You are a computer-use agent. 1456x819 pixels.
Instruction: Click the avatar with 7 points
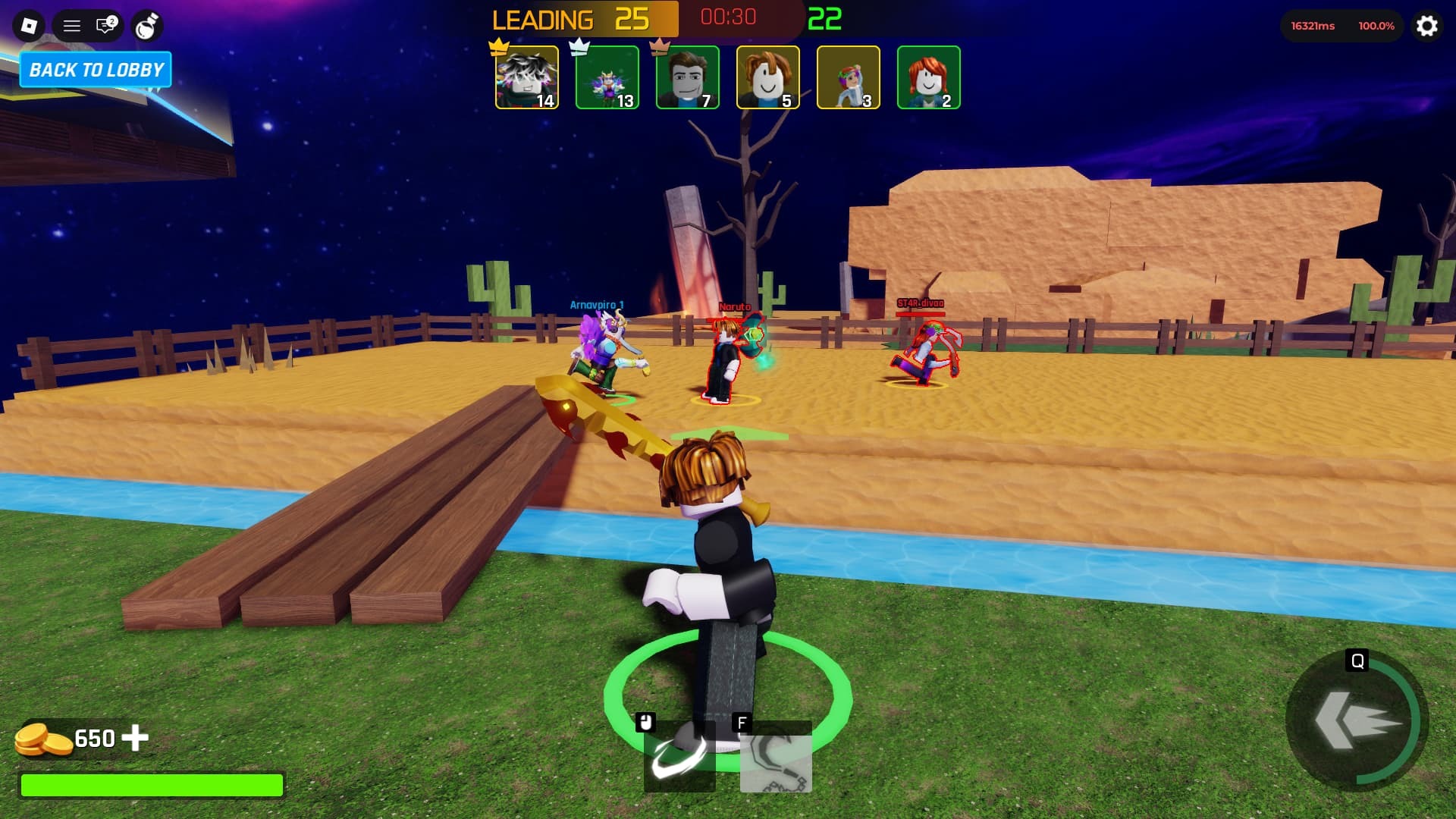[x=687, y=77]
